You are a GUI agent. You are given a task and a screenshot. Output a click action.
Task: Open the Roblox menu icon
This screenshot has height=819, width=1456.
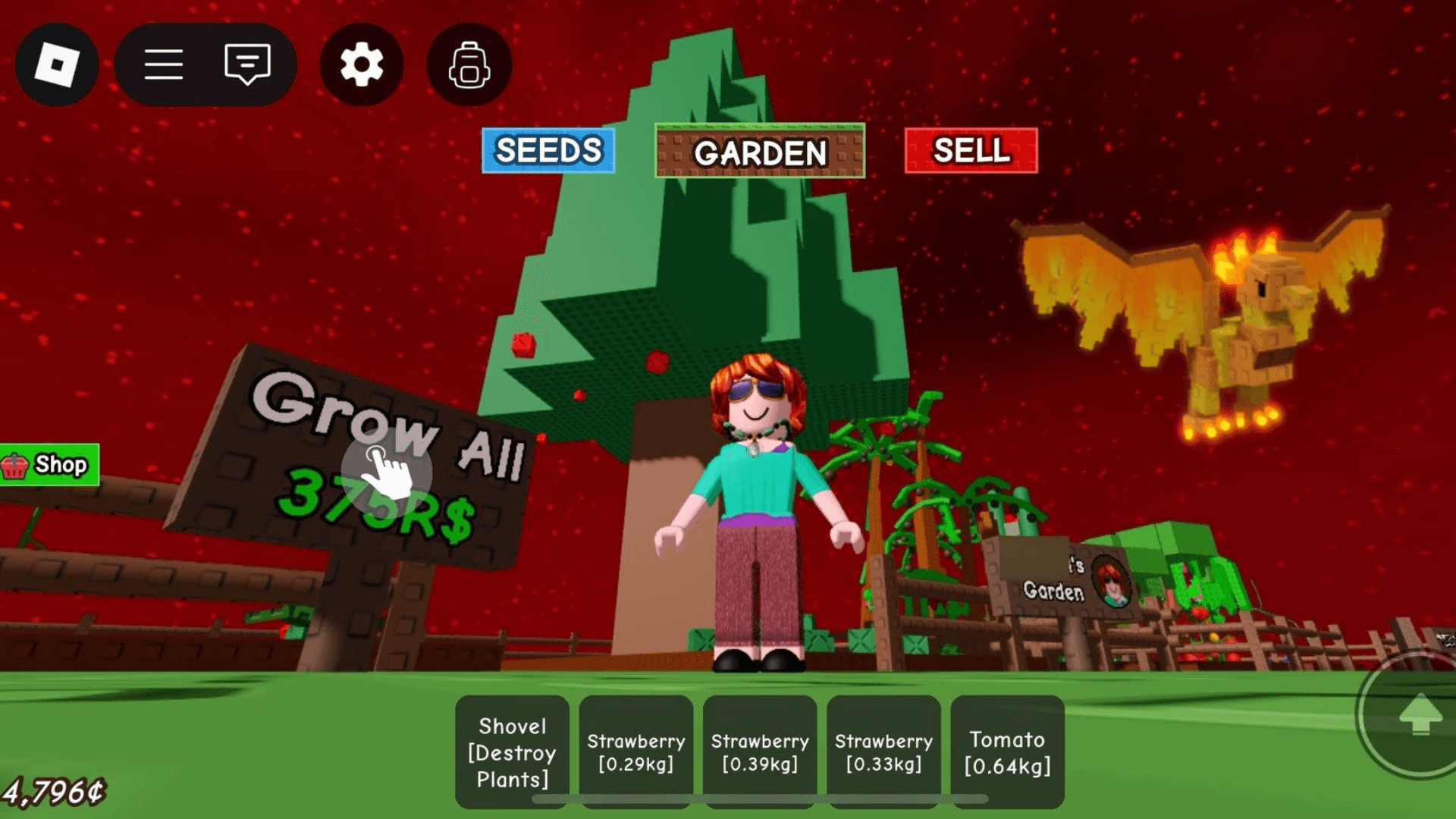57,65
